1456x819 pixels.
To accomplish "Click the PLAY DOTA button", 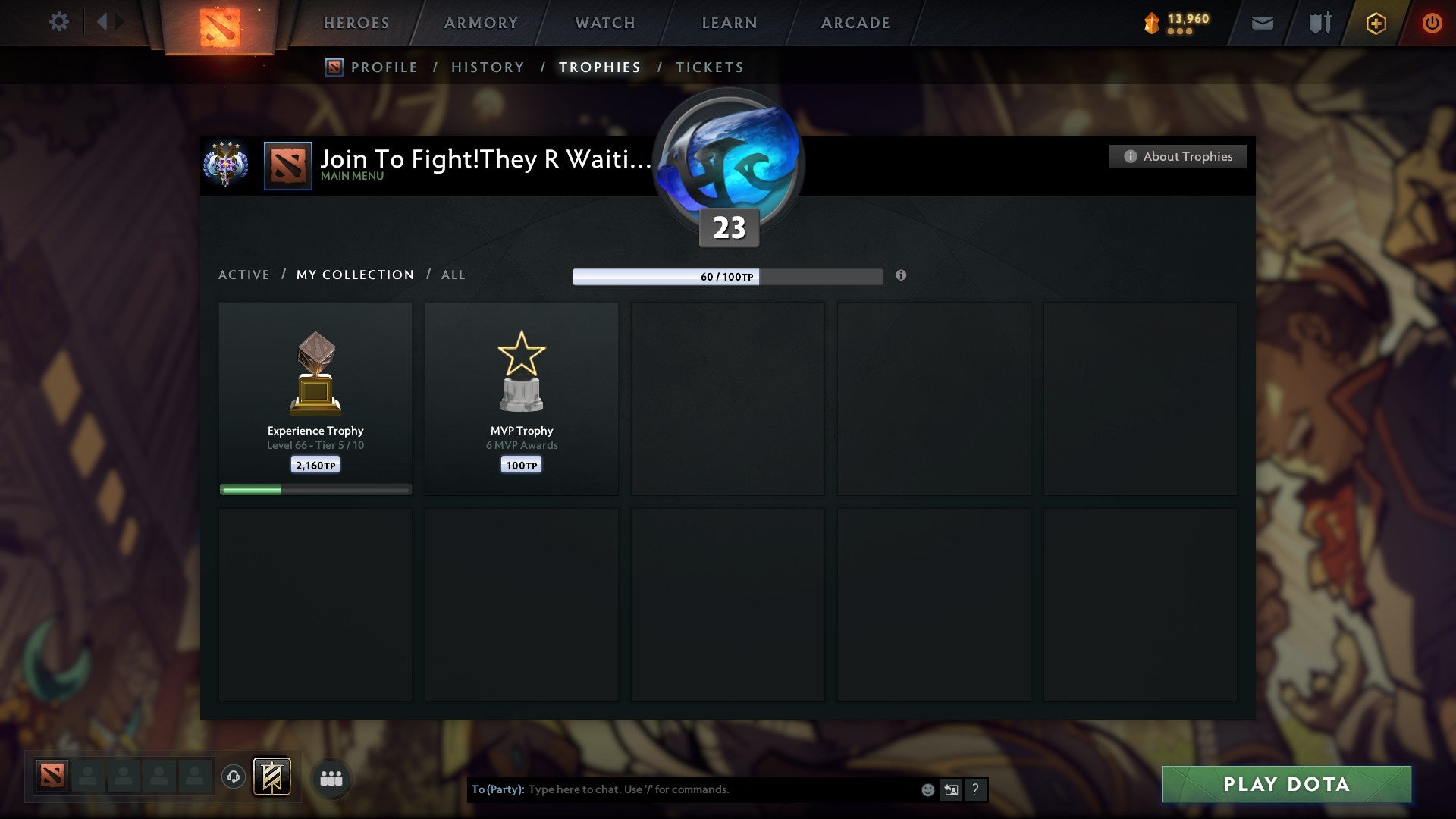I will (1285, 784).
